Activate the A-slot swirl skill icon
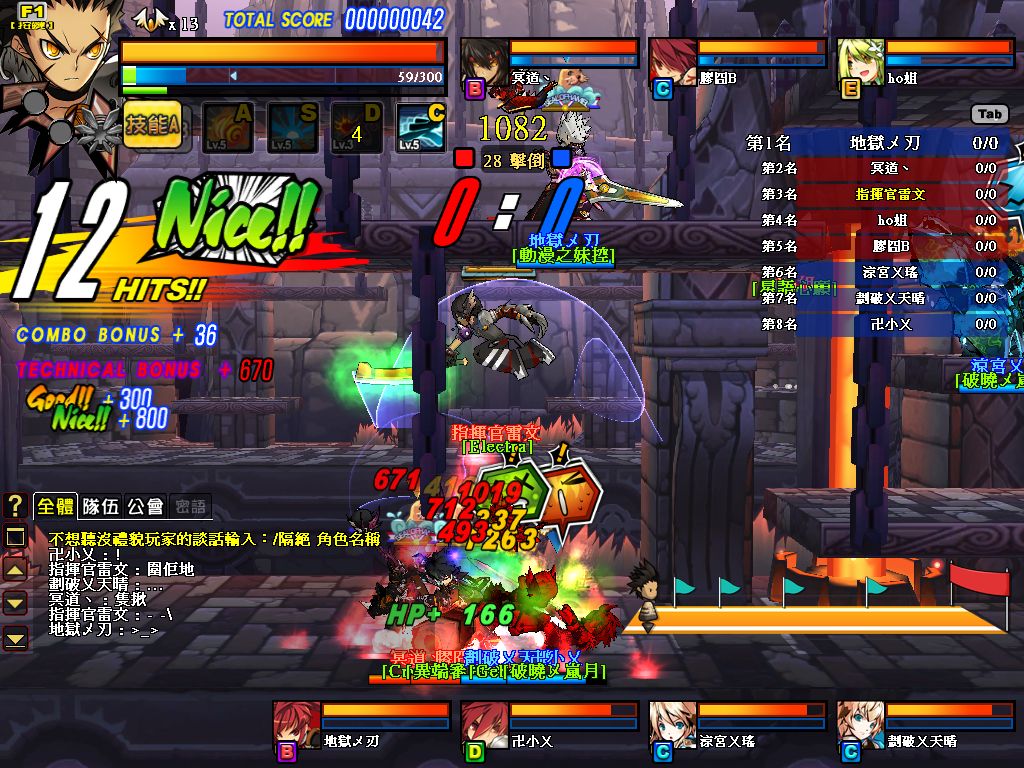This screenshot has width=1024, height=768. coord(227,127)
